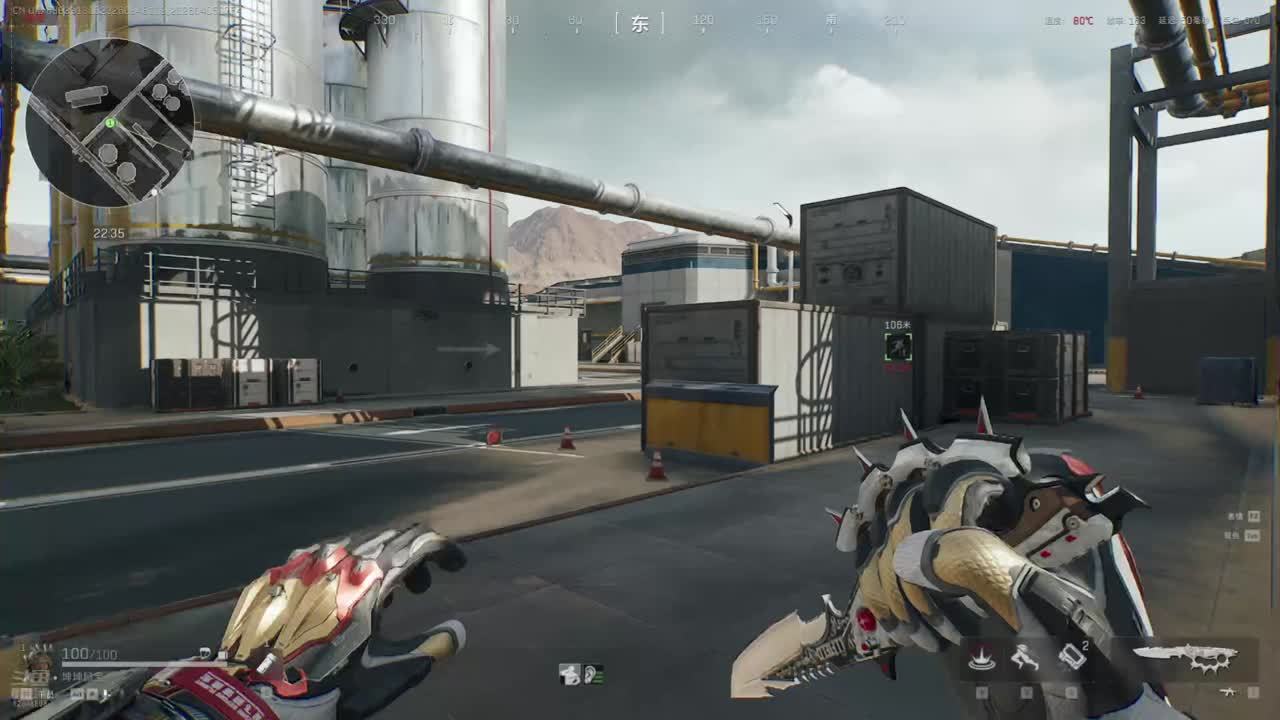Click the soldier stance status icon

coord(570,674)
